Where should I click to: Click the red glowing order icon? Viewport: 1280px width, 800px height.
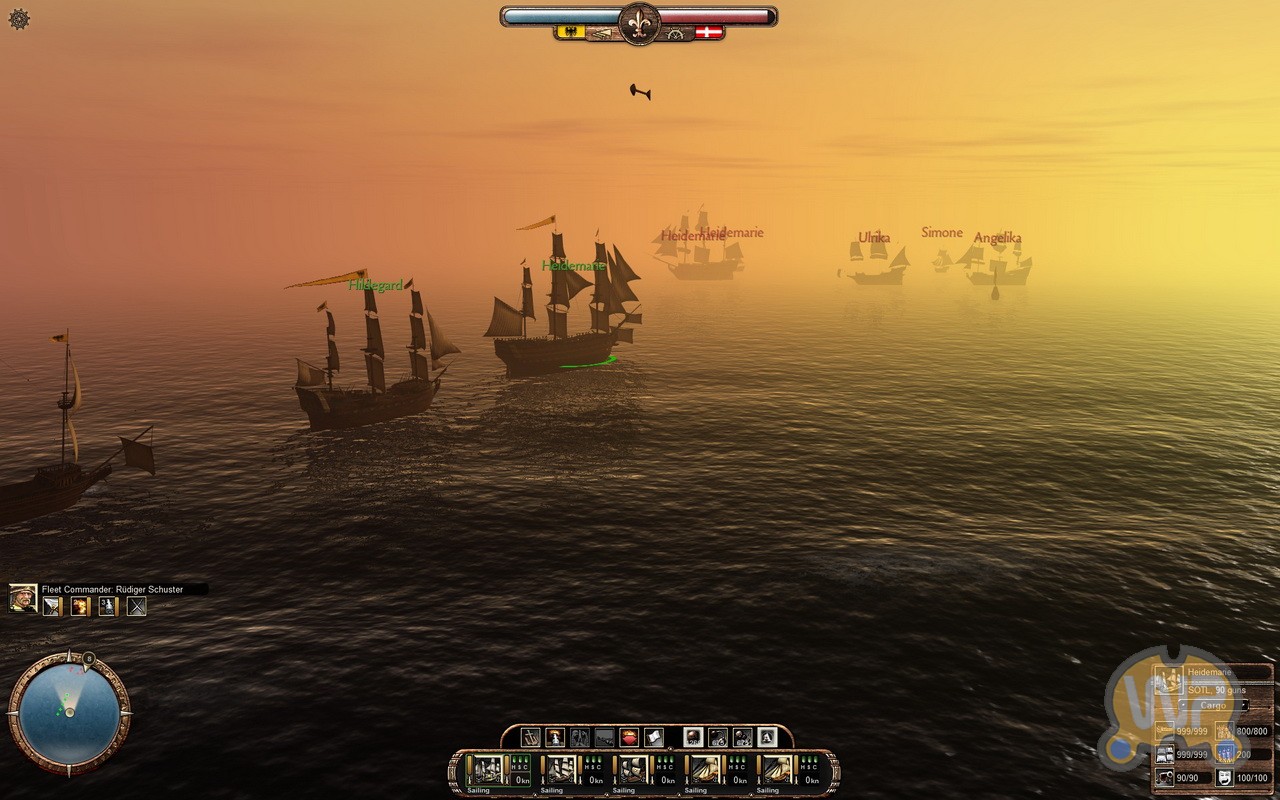point(629,738)
